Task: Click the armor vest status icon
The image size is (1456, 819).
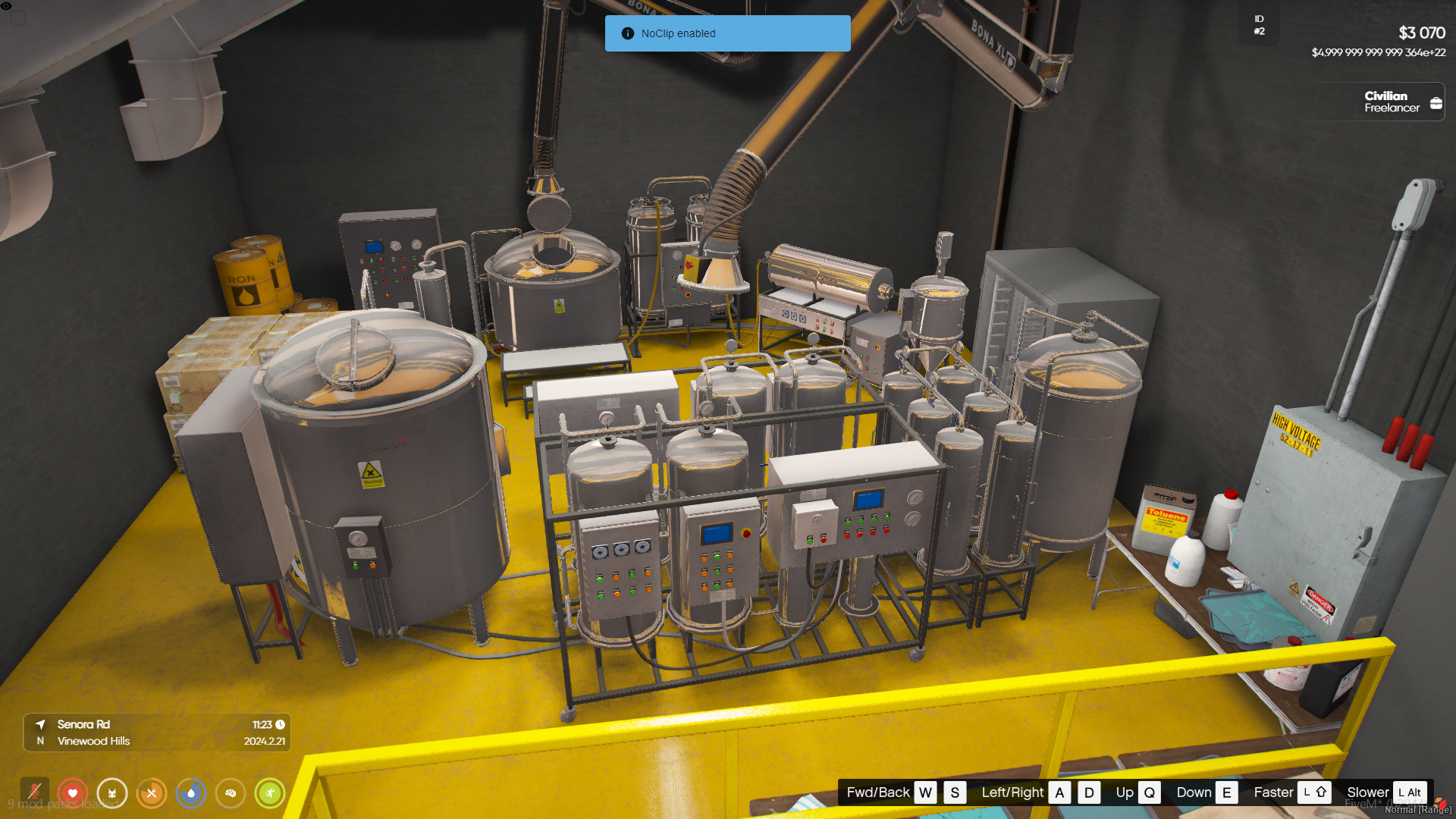Action: [112, 793]
